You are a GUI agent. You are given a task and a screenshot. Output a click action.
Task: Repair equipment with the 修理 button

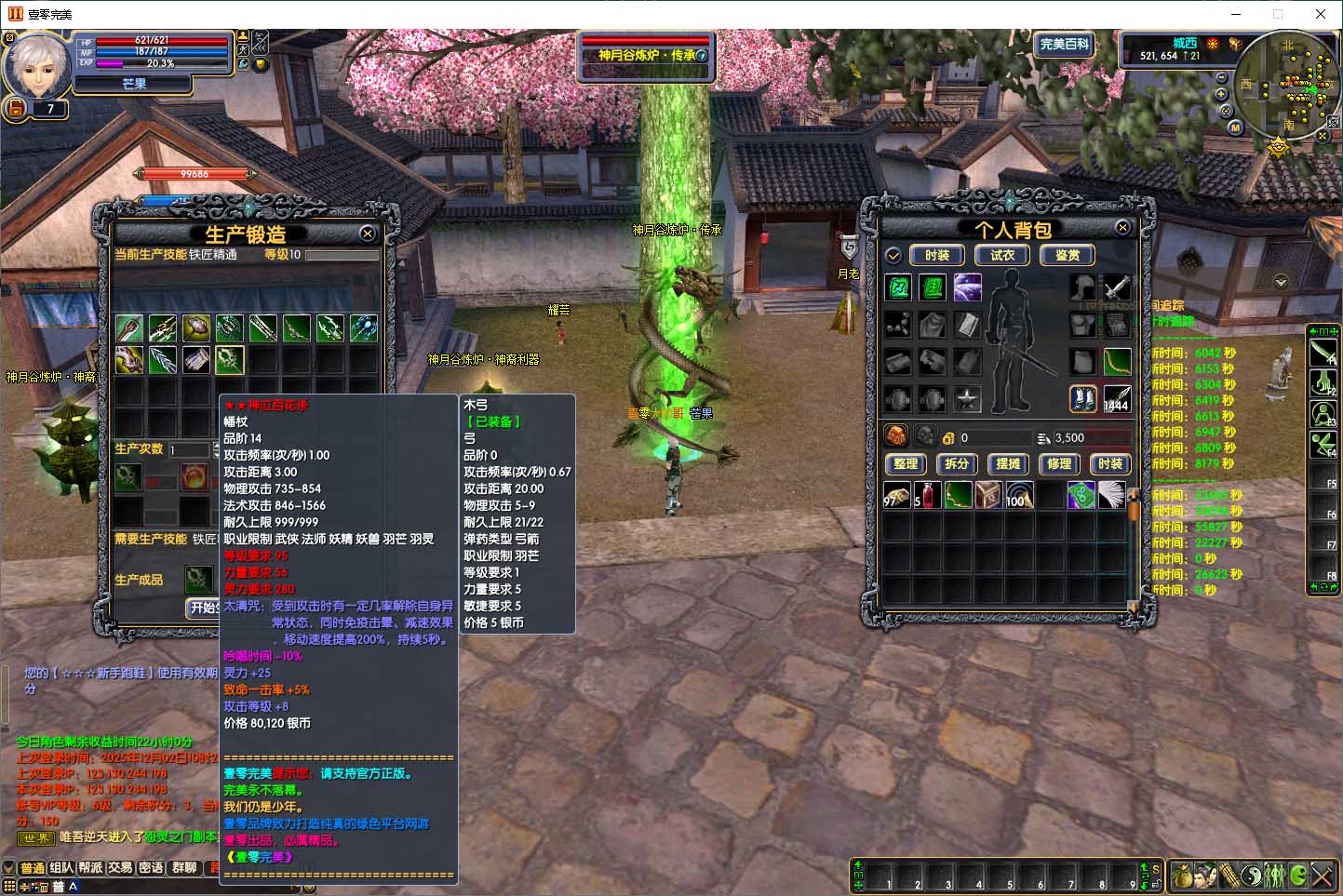point(1059,463)
